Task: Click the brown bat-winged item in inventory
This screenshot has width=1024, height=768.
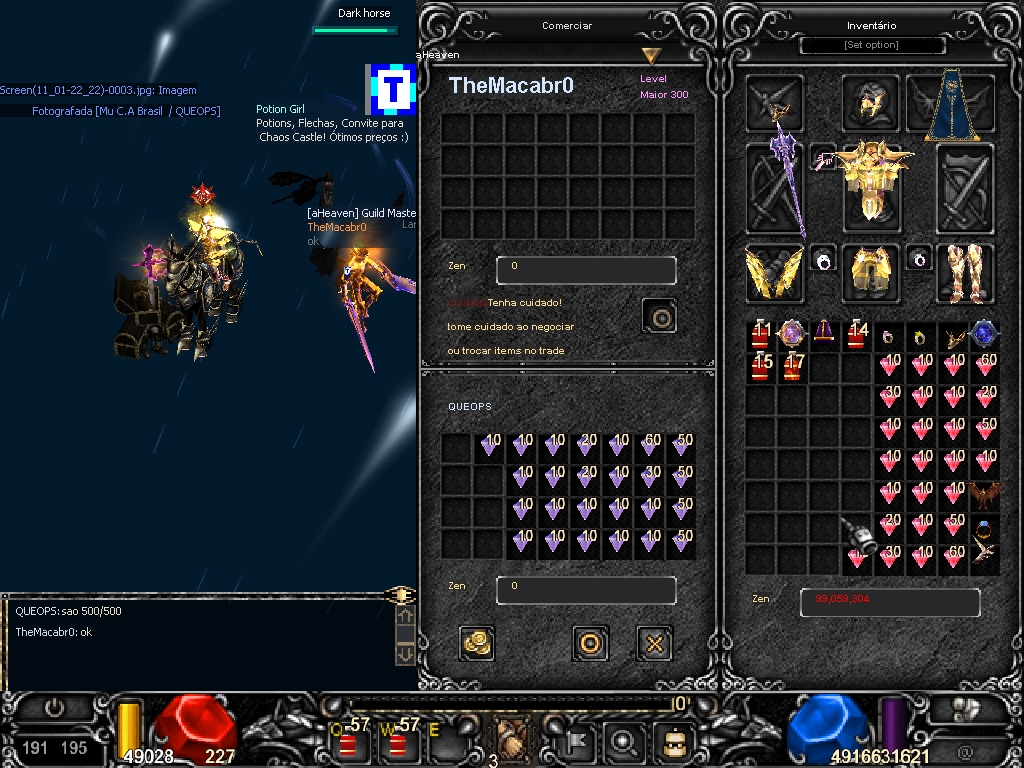Action: click(x=985, y=494)
